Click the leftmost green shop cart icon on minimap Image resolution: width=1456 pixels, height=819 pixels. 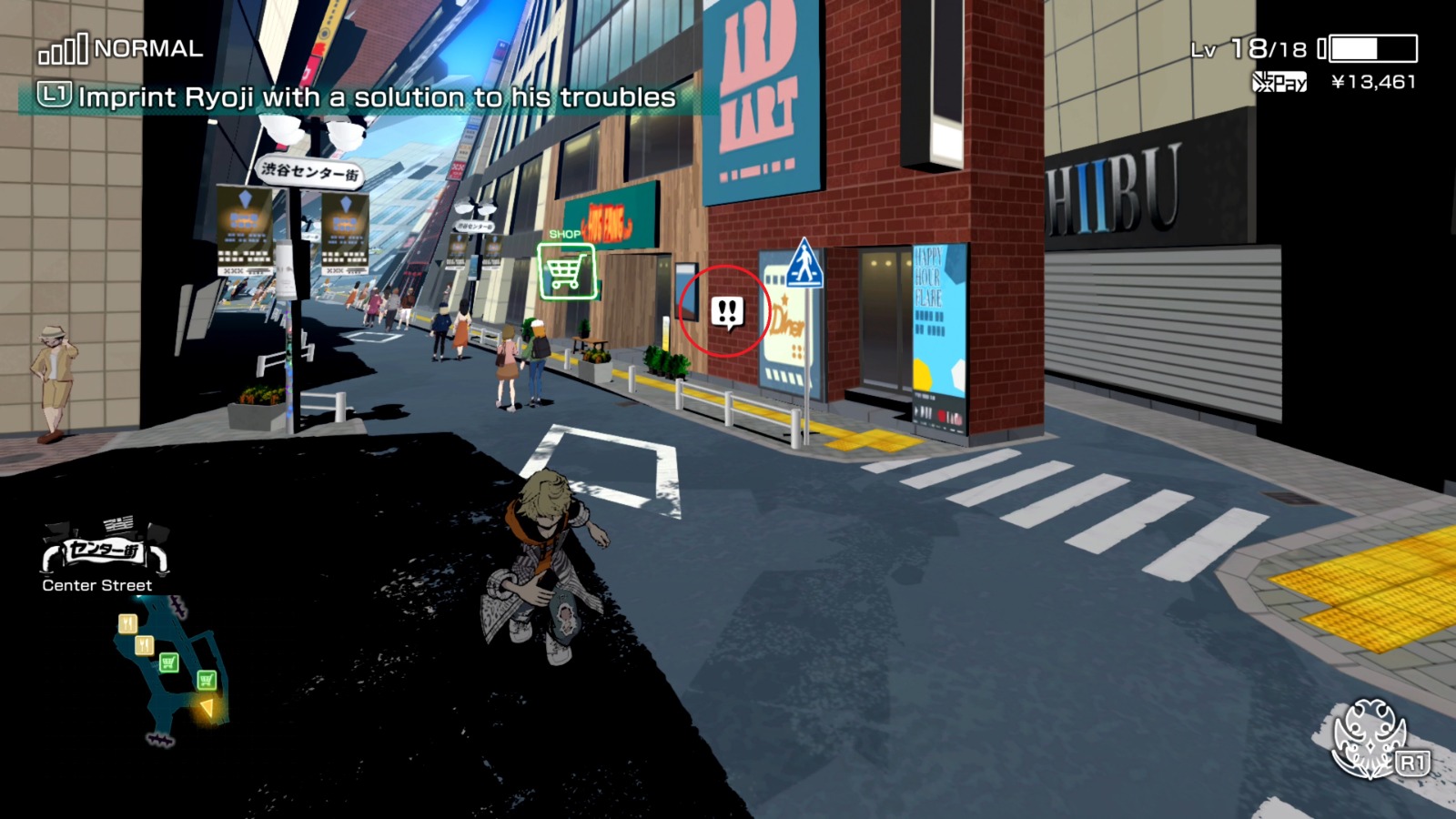point(168,662)
